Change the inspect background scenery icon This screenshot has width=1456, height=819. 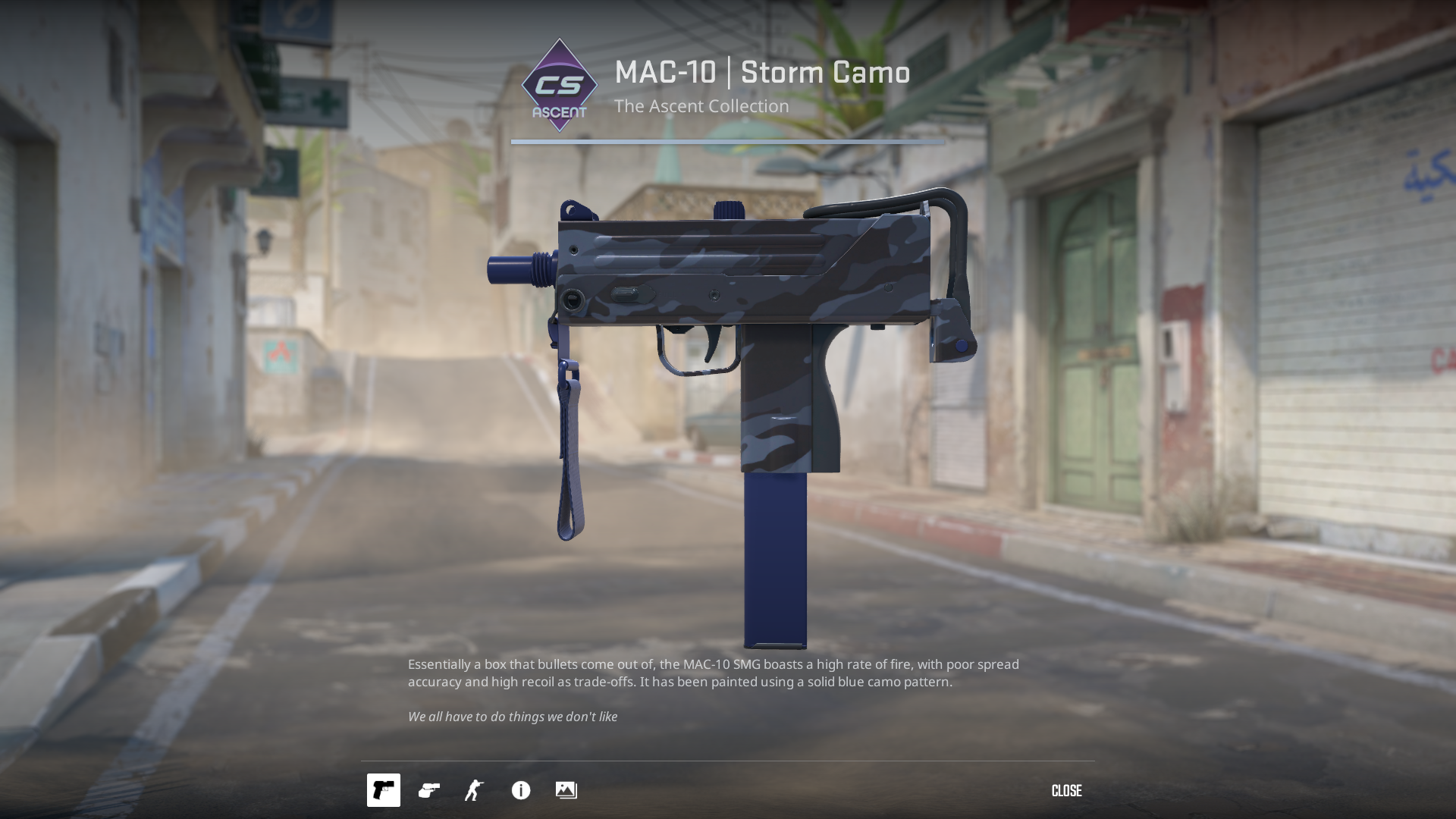click(x=566, y=790)
